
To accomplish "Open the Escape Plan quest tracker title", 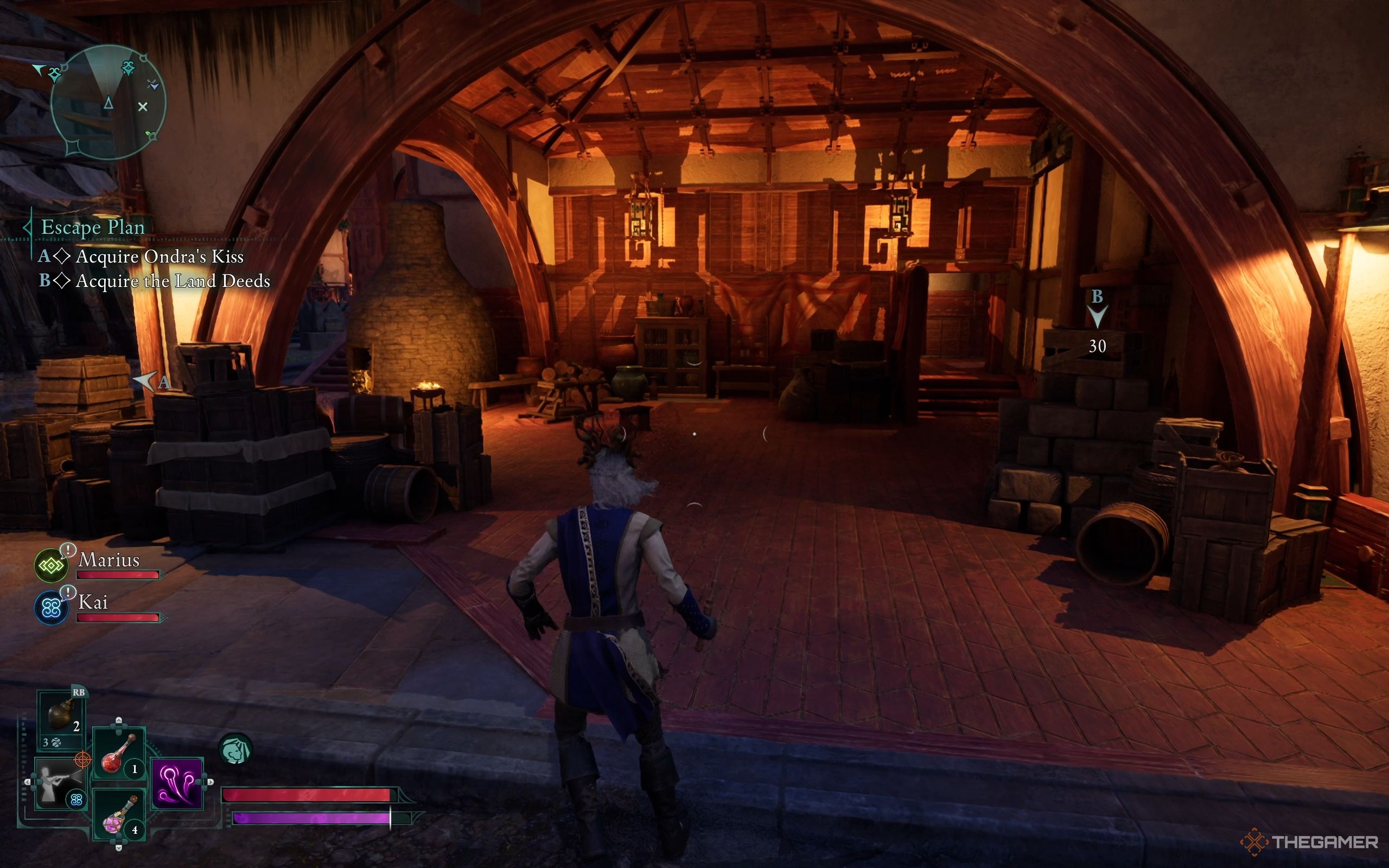I will tap(93, 227).
